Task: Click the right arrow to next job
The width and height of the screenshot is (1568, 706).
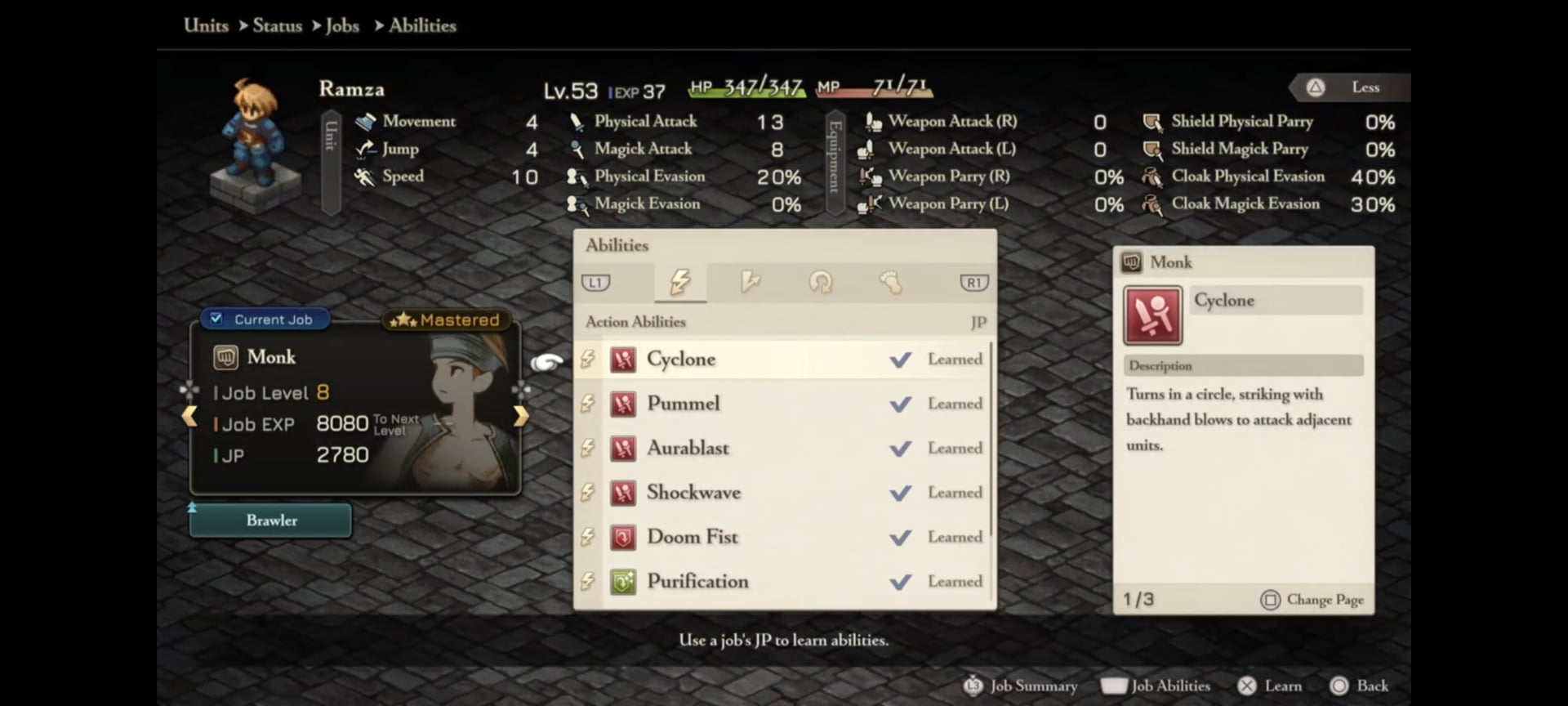Action: (x=521, y=417)
